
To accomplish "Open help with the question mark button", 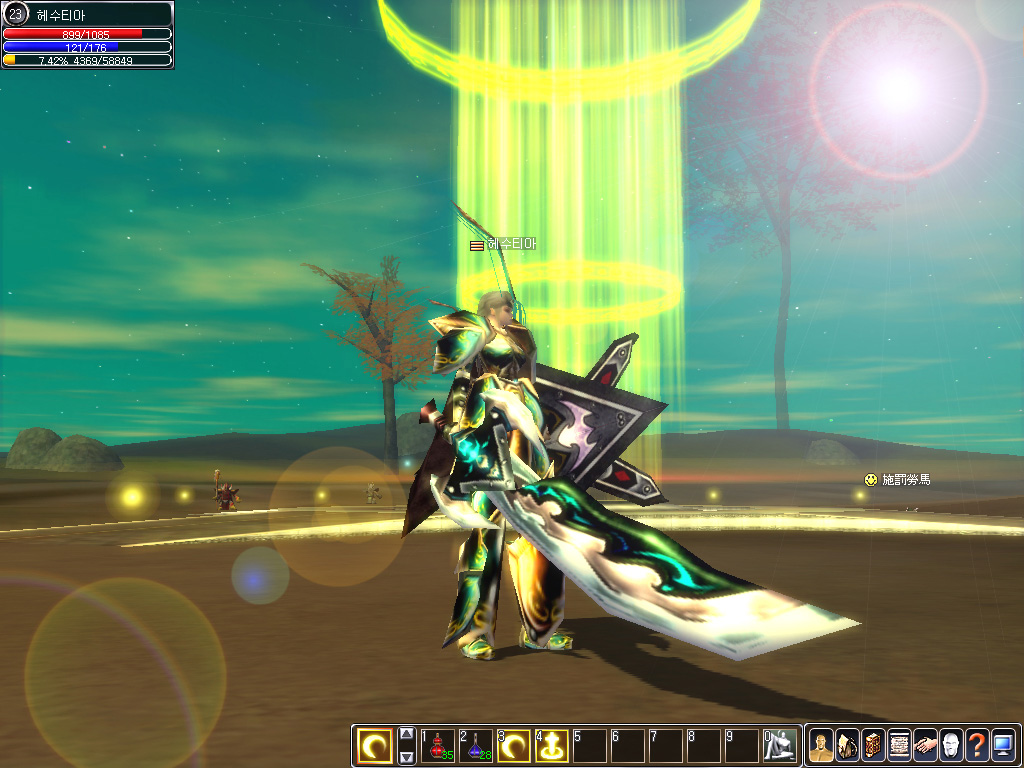I will coord(977,746).
